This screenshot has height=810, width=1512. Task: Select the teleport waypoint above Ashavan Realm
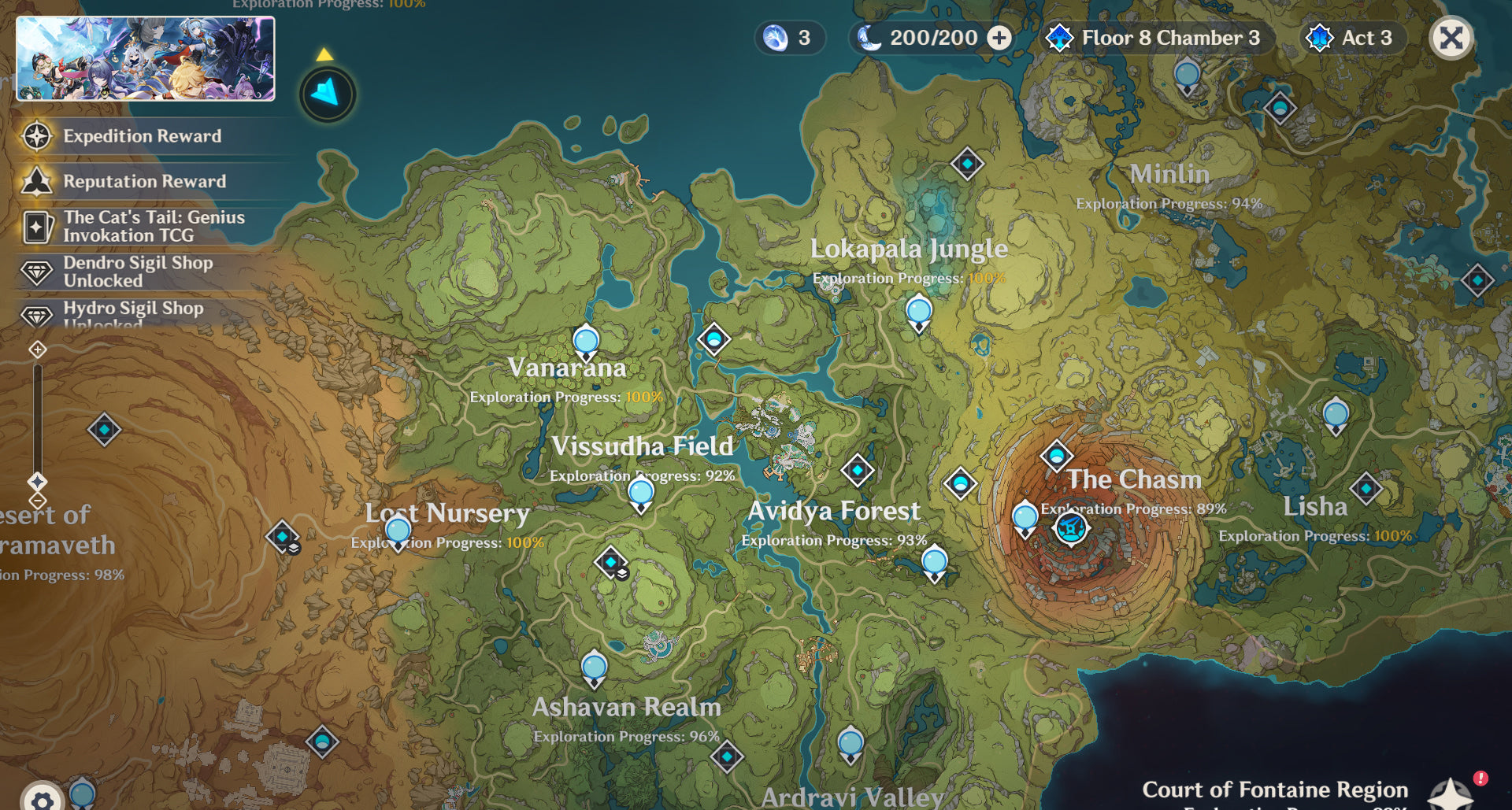(x=594, y=669)
